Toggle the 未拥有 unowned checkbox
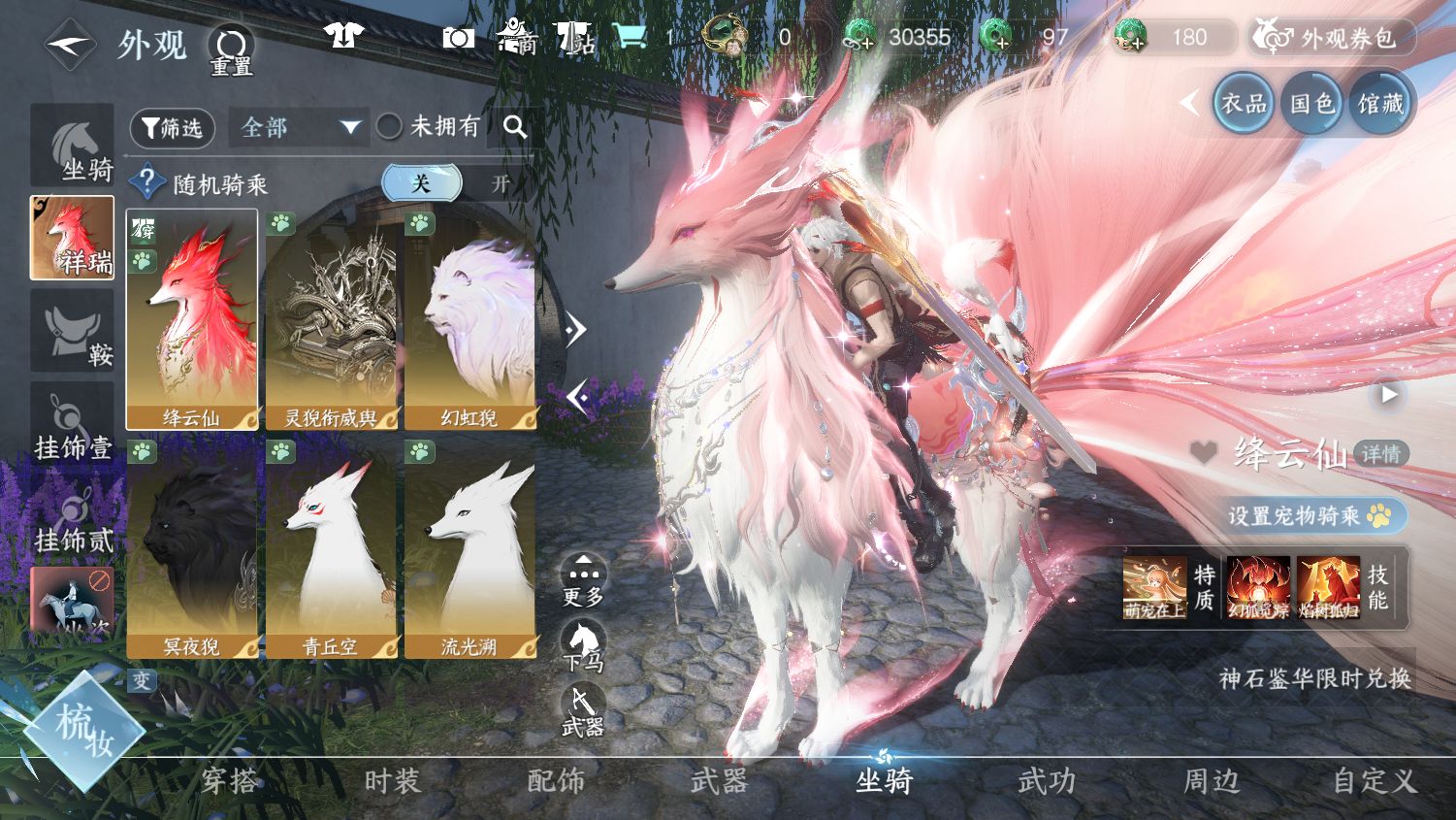The image size is (1456, 820). 389,126
